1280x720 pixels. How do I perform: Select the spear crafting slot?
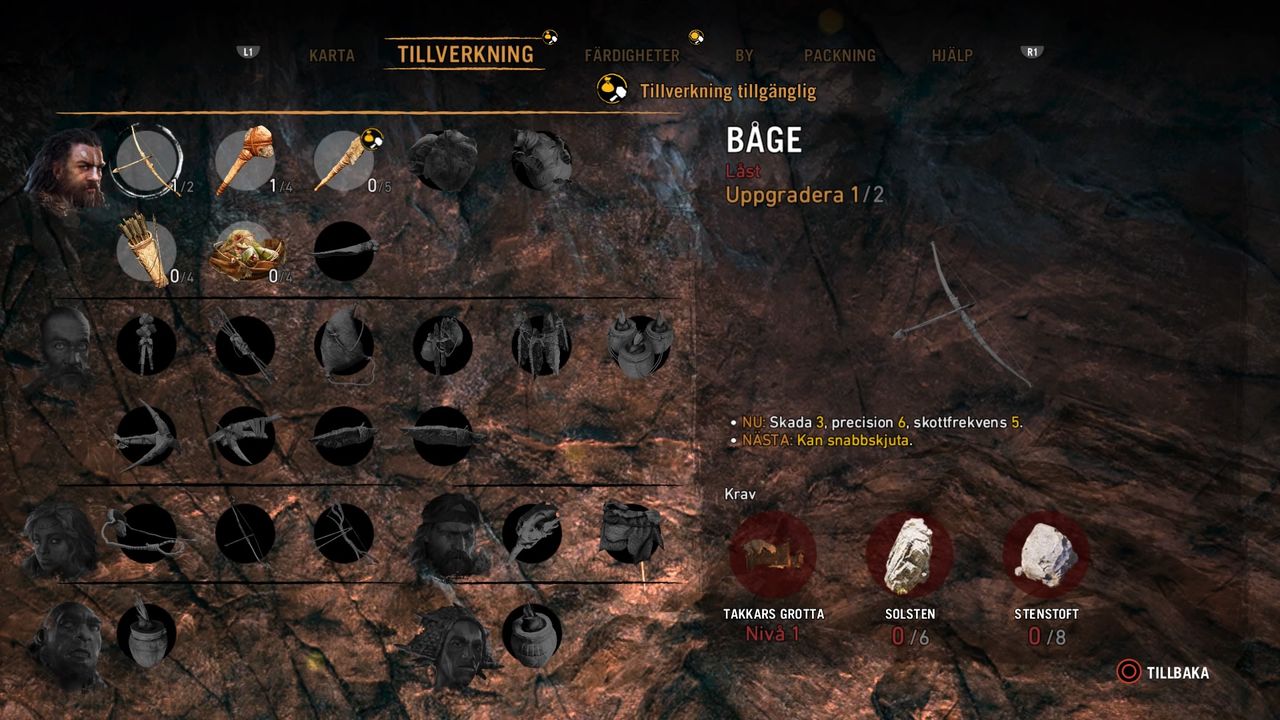[x=345, y=160]
